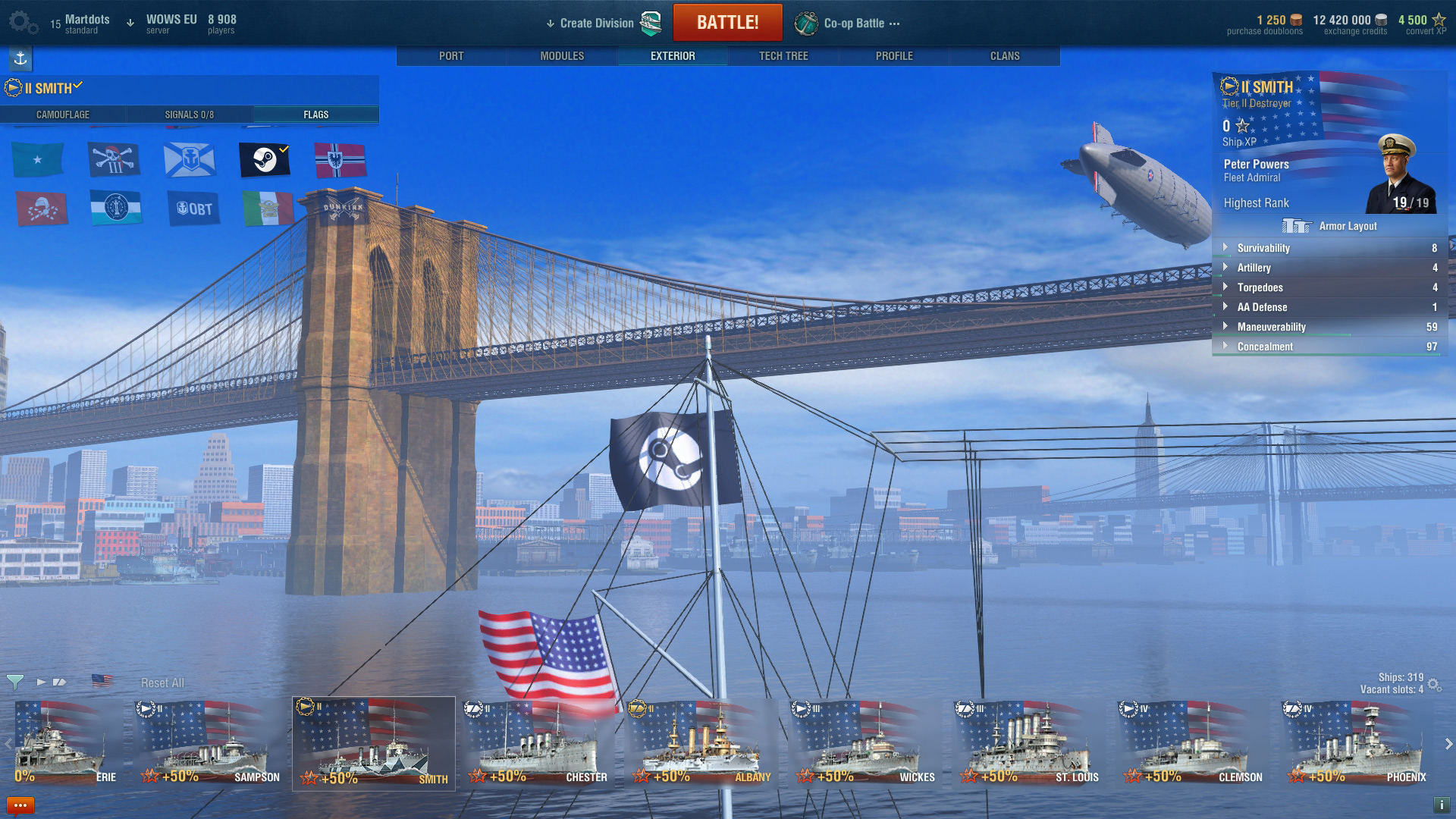The image size is (1456, 819).
Task: Open the settings gear menu
Action: pos(23,23)
